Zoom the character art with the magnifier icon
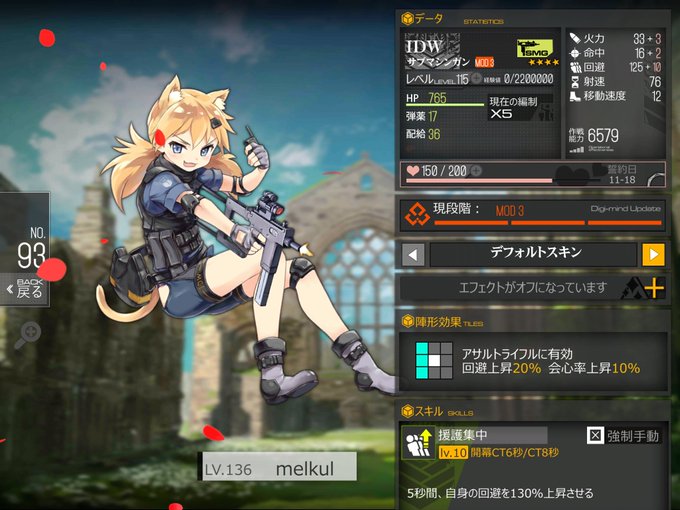680x510 pixels. point(27,333)
